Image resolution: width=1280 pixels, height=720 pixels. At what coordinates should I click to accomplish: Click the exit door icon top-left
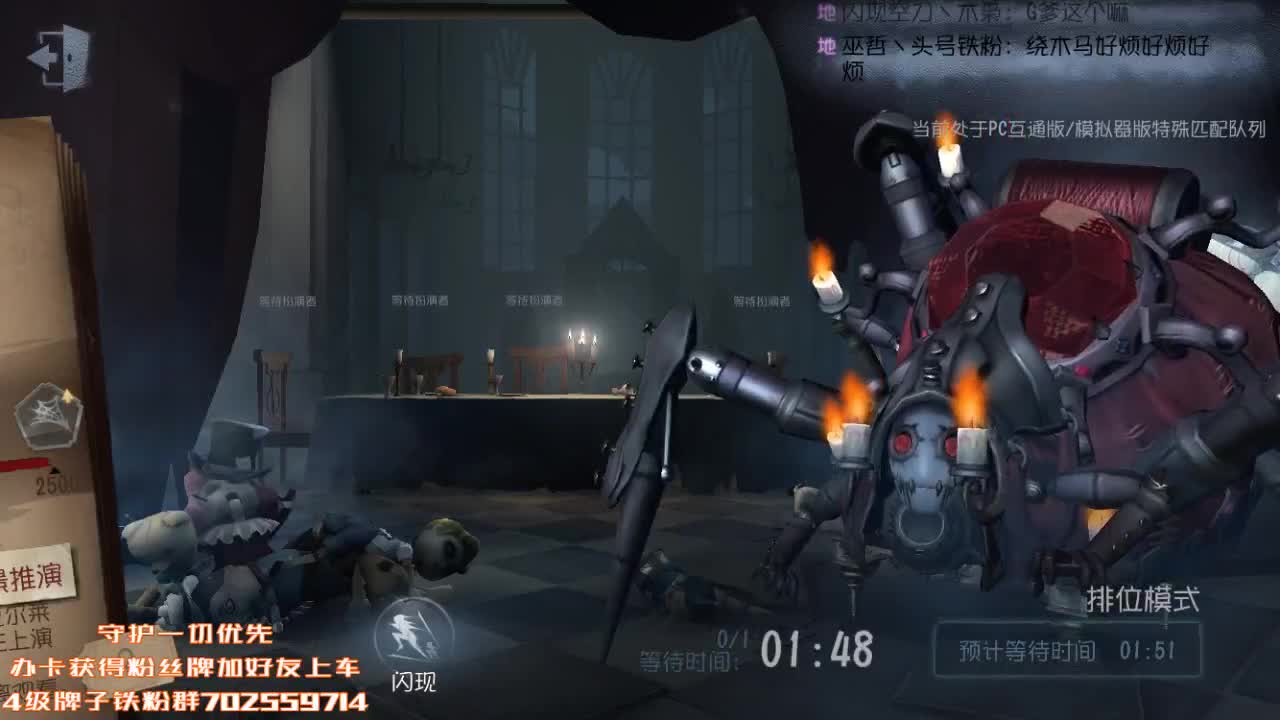point(62,58)
